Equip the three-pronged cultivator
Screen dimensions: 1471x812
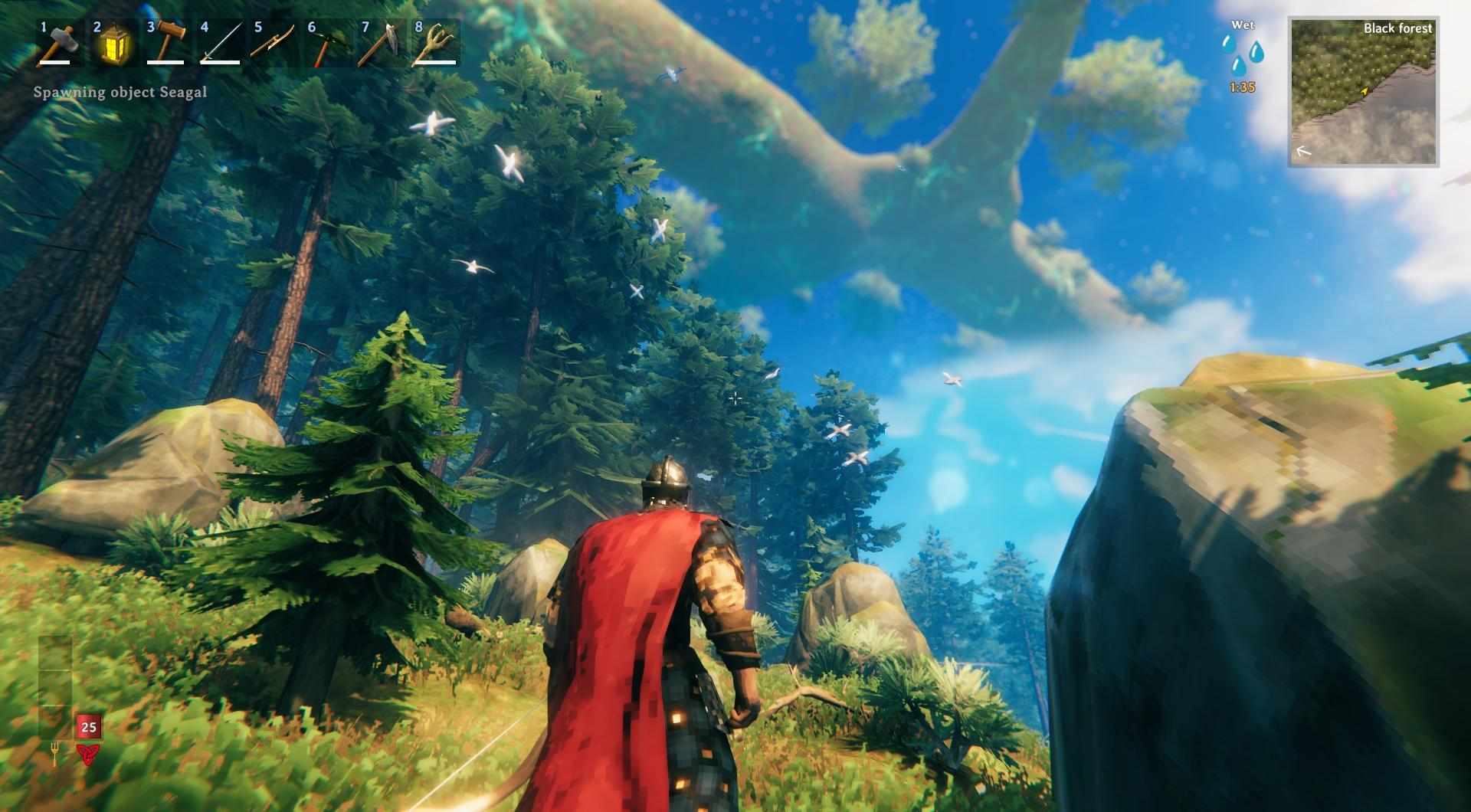coord(434,43)
